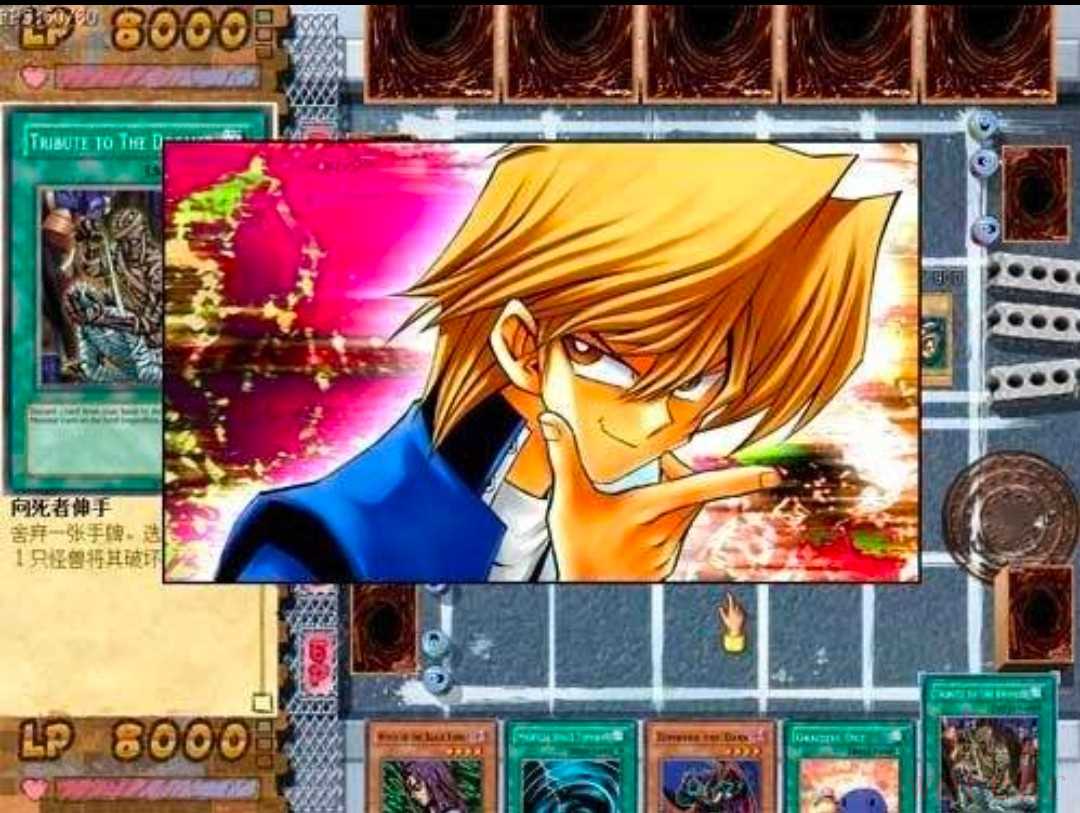Click the player's face-down deck pile
The image size is (1080, 813).
[1034, 614]
